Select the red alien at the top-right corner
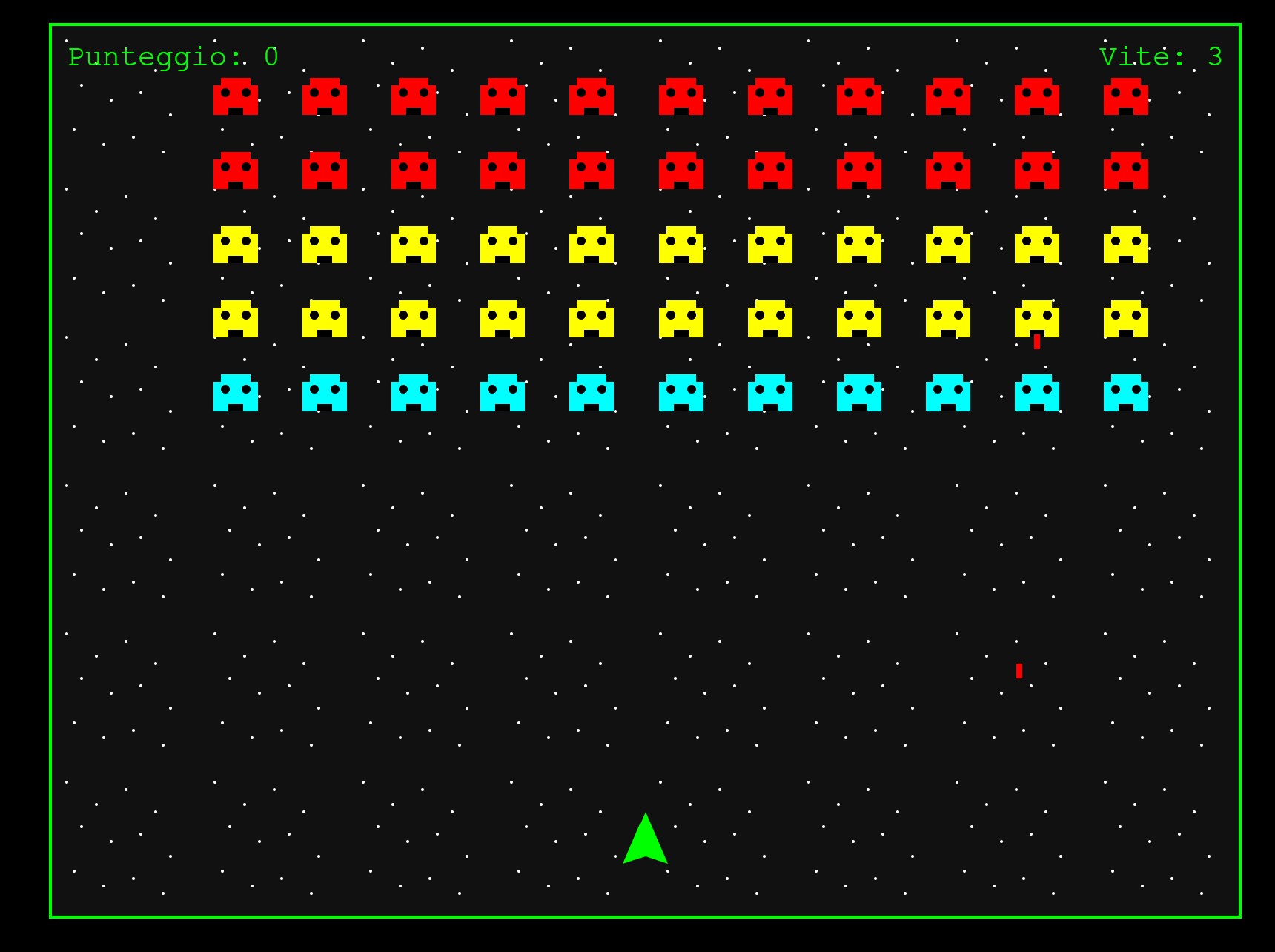This screenshot has width=1275, height=952. pyautogui.click(x=1127, y=96)
